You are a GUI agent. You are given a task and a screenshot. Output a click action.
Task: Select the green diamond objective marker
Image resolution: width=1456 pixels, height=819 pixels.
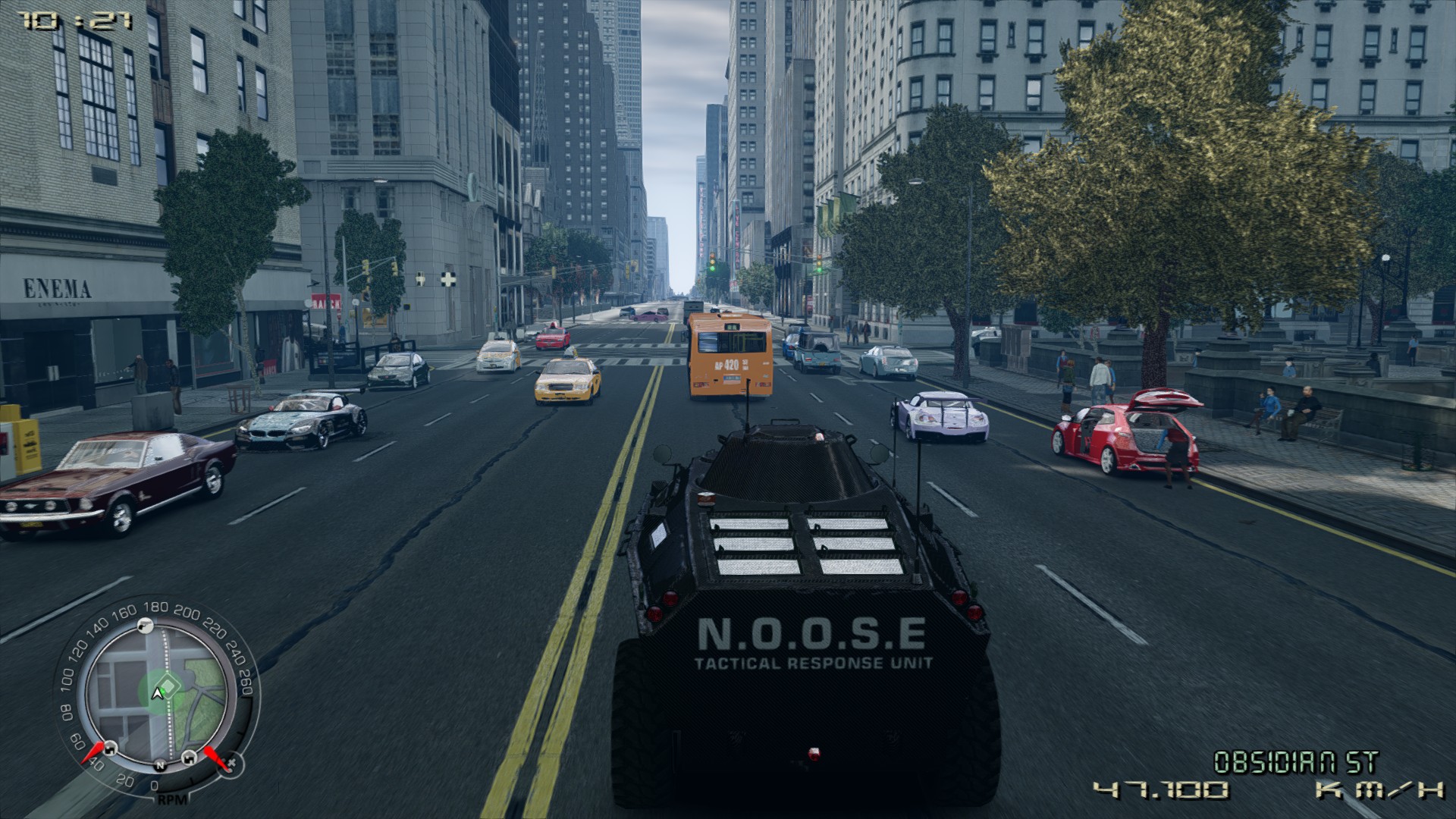coord(168,687)
